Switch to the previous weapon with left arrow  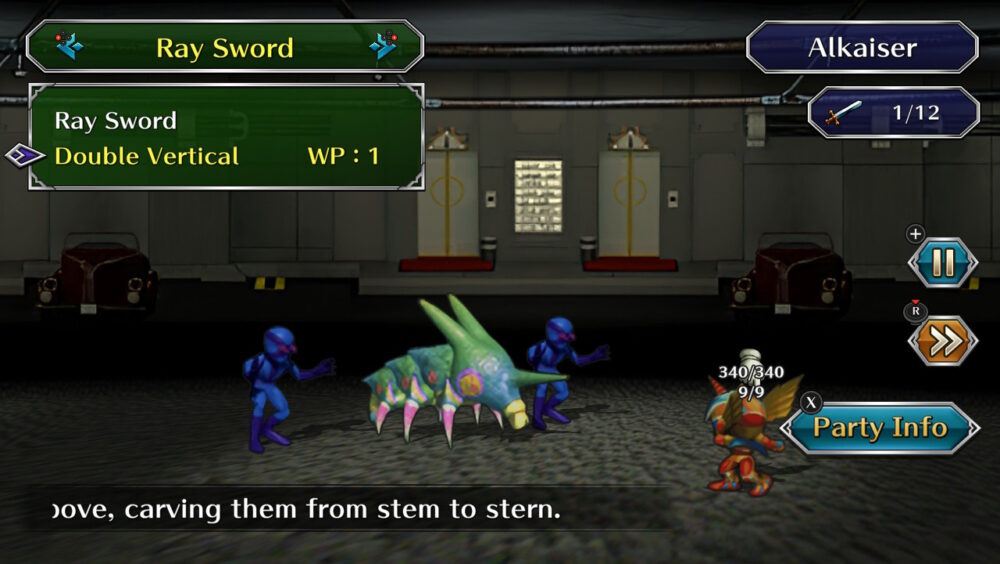tap(70, 46)
